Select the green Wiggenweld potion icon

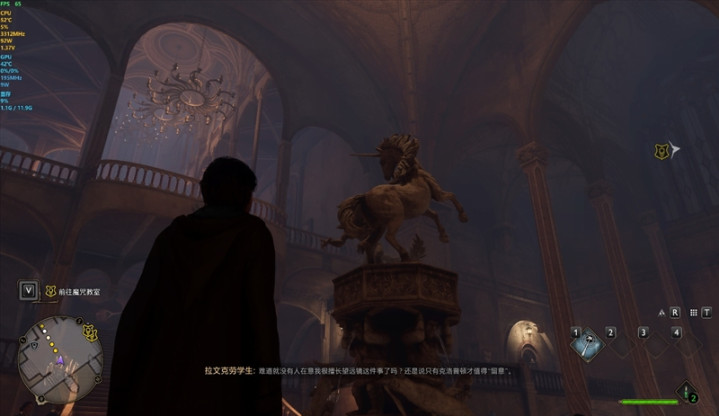pos(687,391)
